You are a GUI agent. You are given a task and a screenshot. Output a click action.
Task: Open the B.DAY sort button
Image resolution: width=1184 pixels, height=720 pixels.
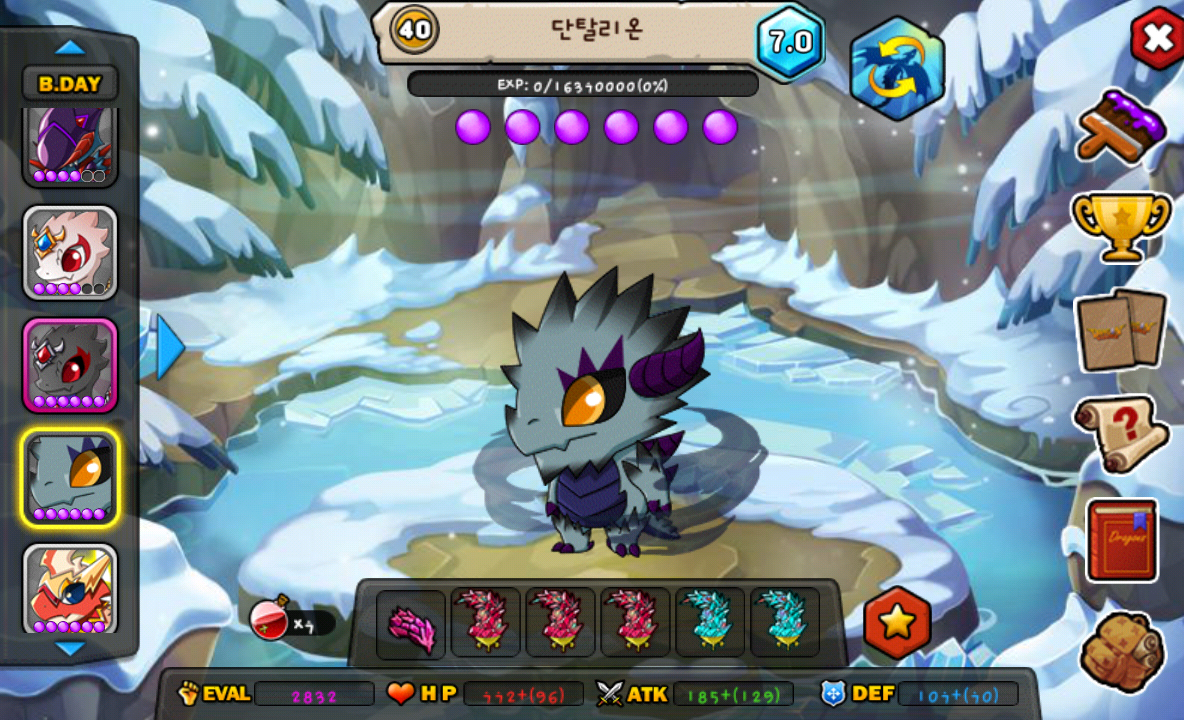(x=70, y=84)
